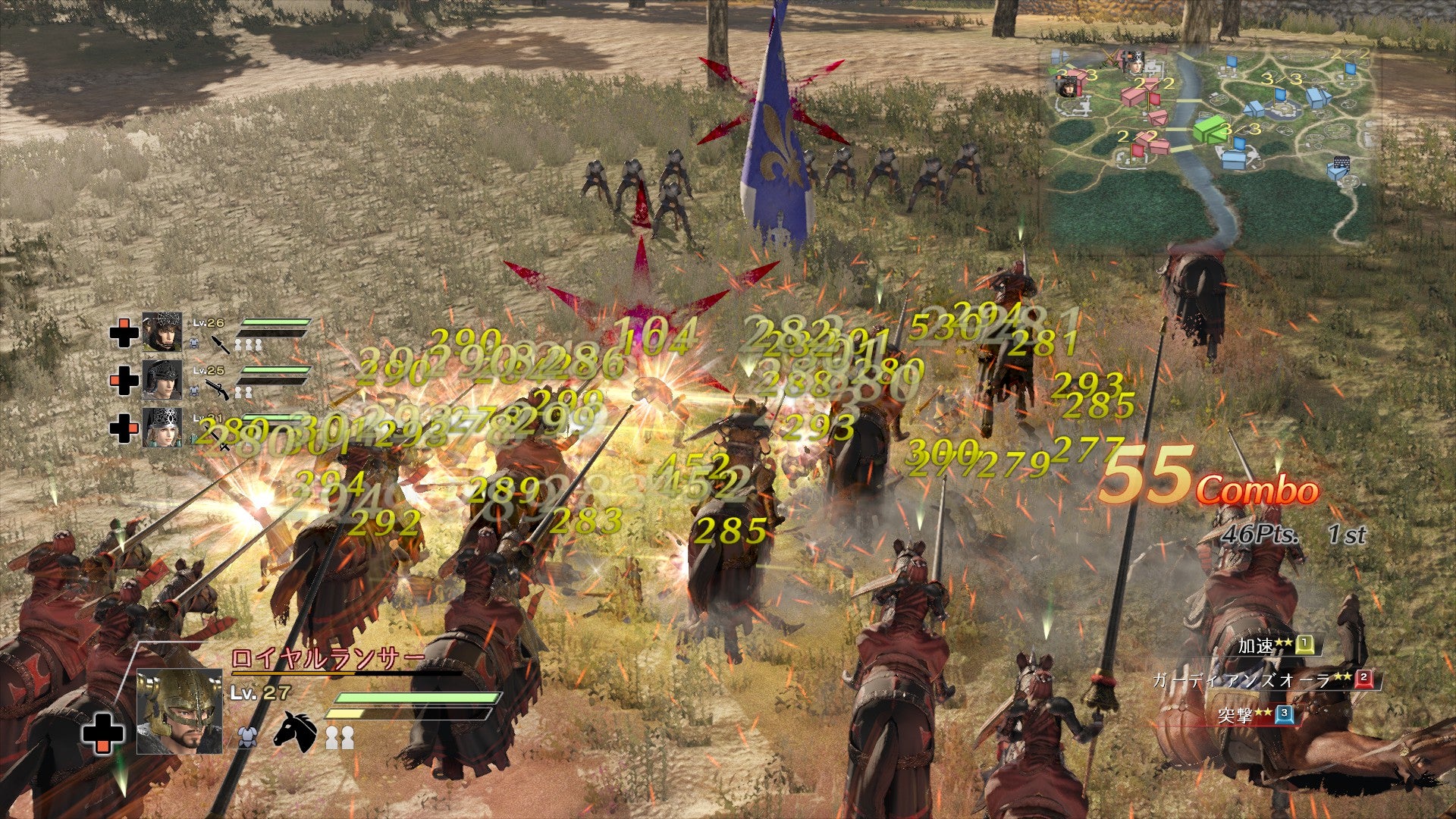Select the crossbow icon of the Lv.21 ally
The image size is (1456, 819).
click(x=221, y=438)
